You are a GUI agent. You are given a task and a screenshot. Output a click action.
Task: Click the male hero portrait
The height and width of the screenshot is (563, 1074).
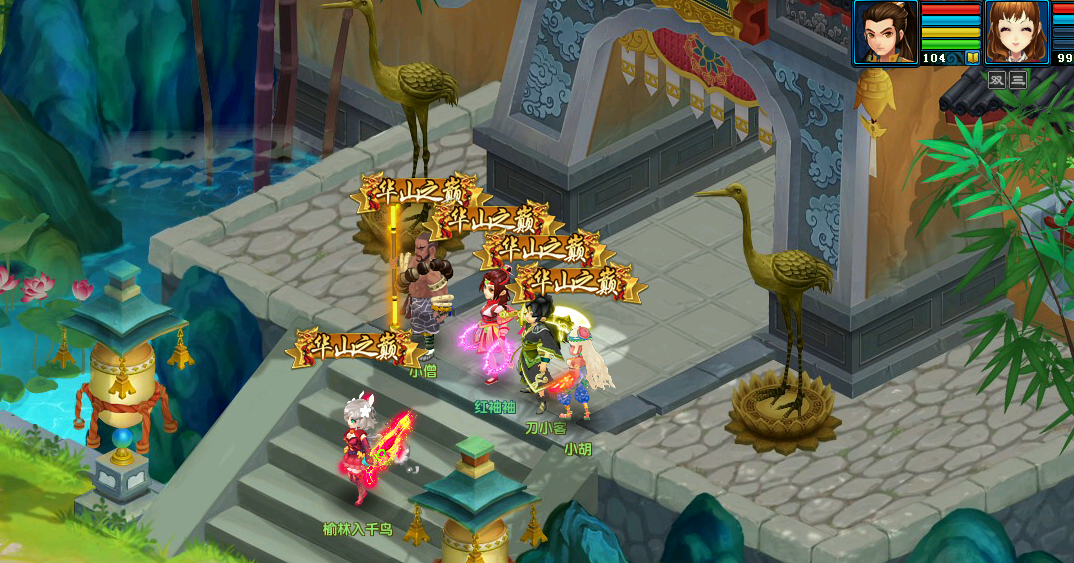[885, 32]
